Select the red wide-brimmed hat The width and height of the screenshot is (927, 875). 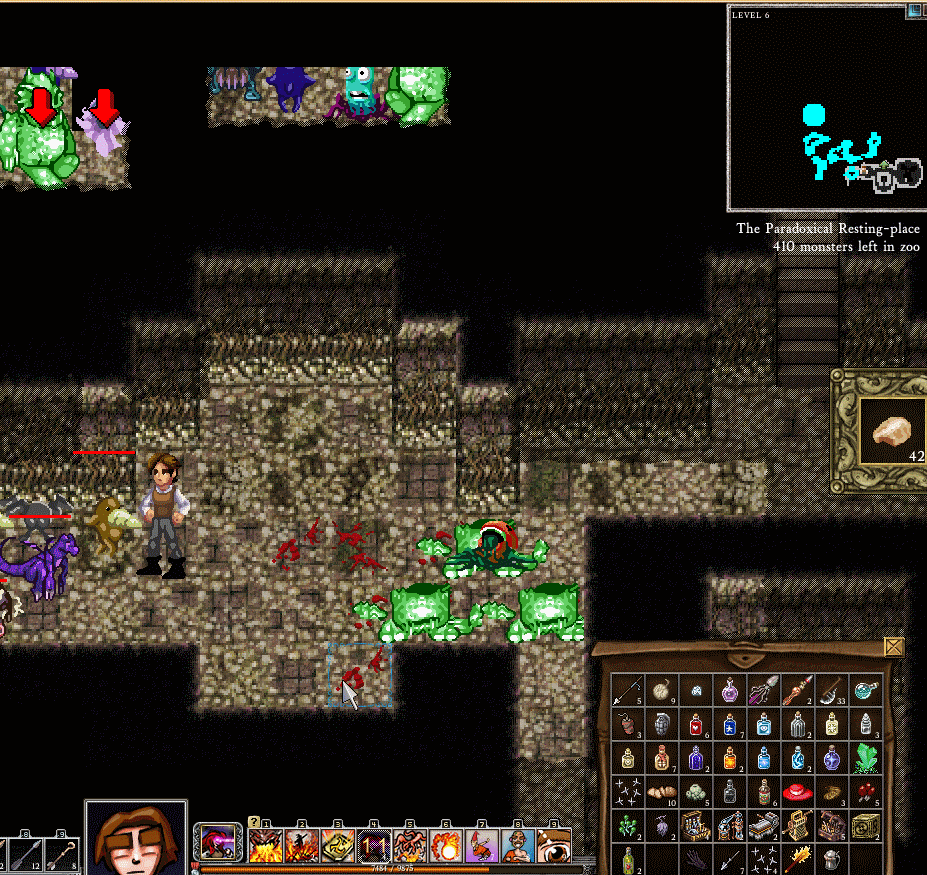(798, 793)
